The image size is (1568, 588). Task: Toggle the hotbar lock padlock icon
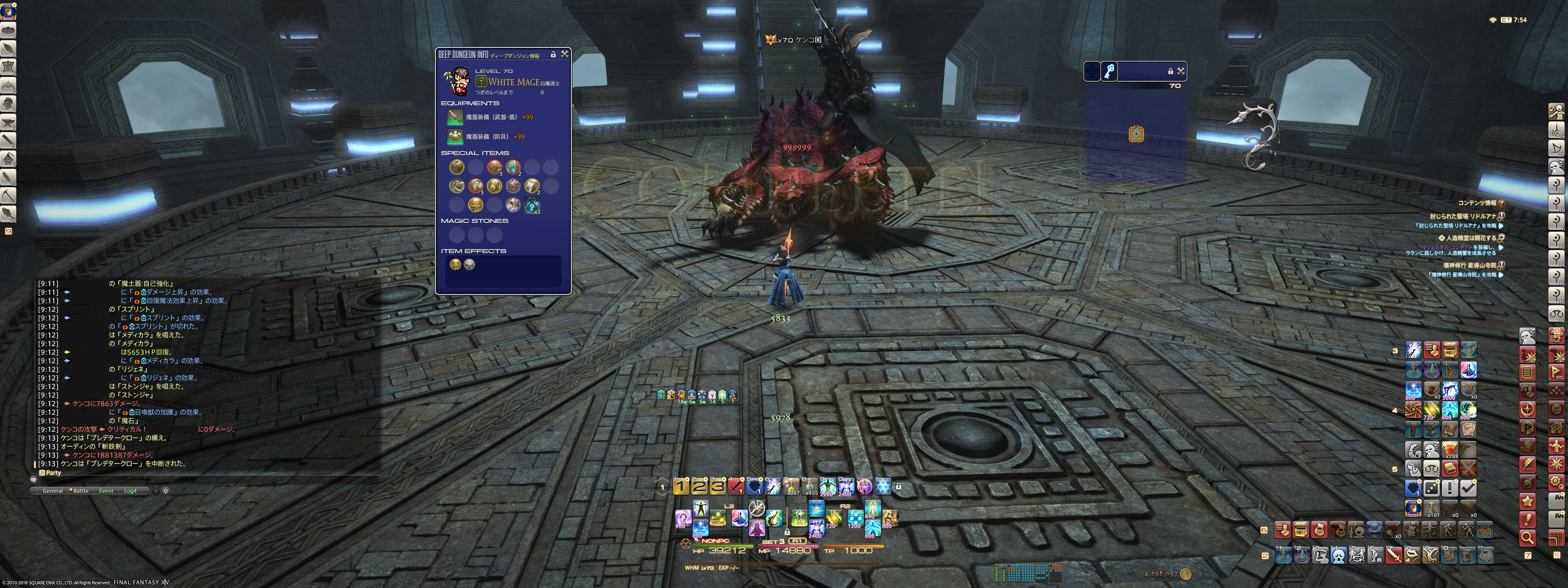[x=898, y=486]
